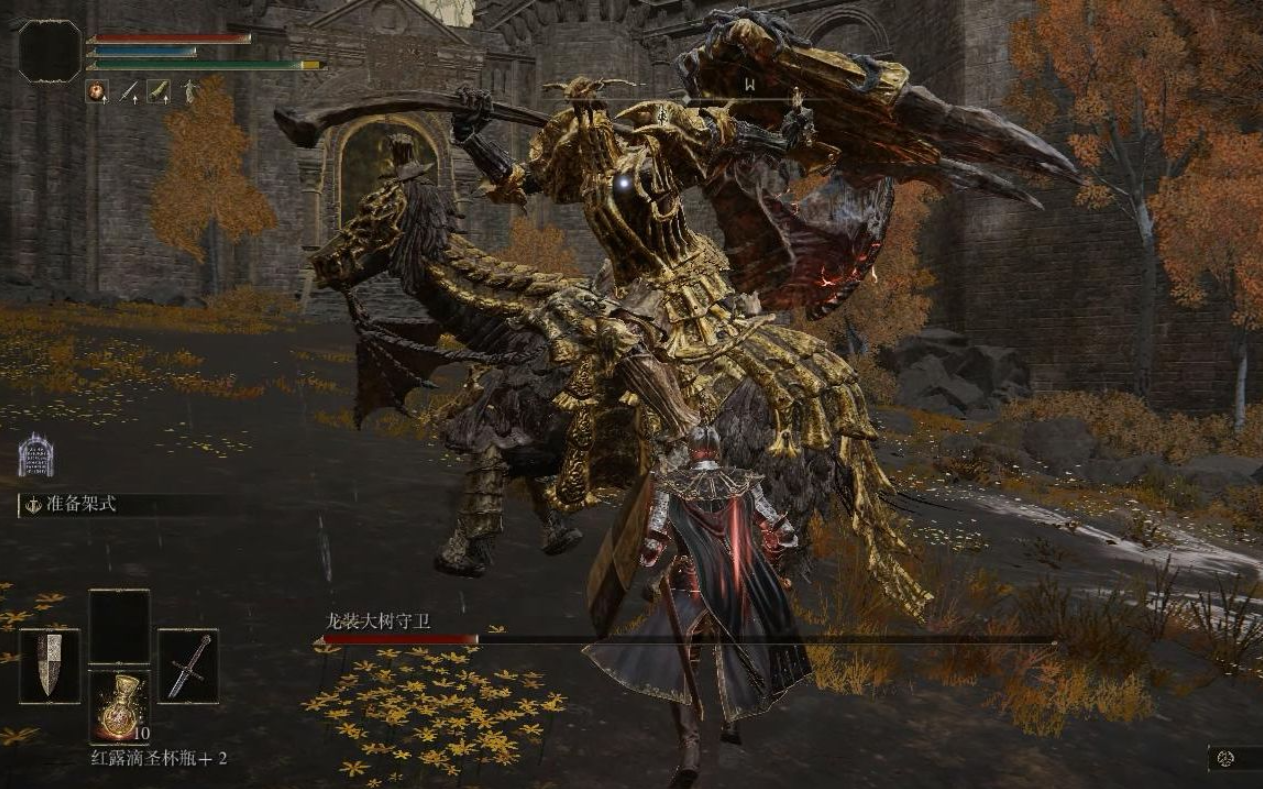Select the Flask of Crimson Tears slot

coord(119,705)
